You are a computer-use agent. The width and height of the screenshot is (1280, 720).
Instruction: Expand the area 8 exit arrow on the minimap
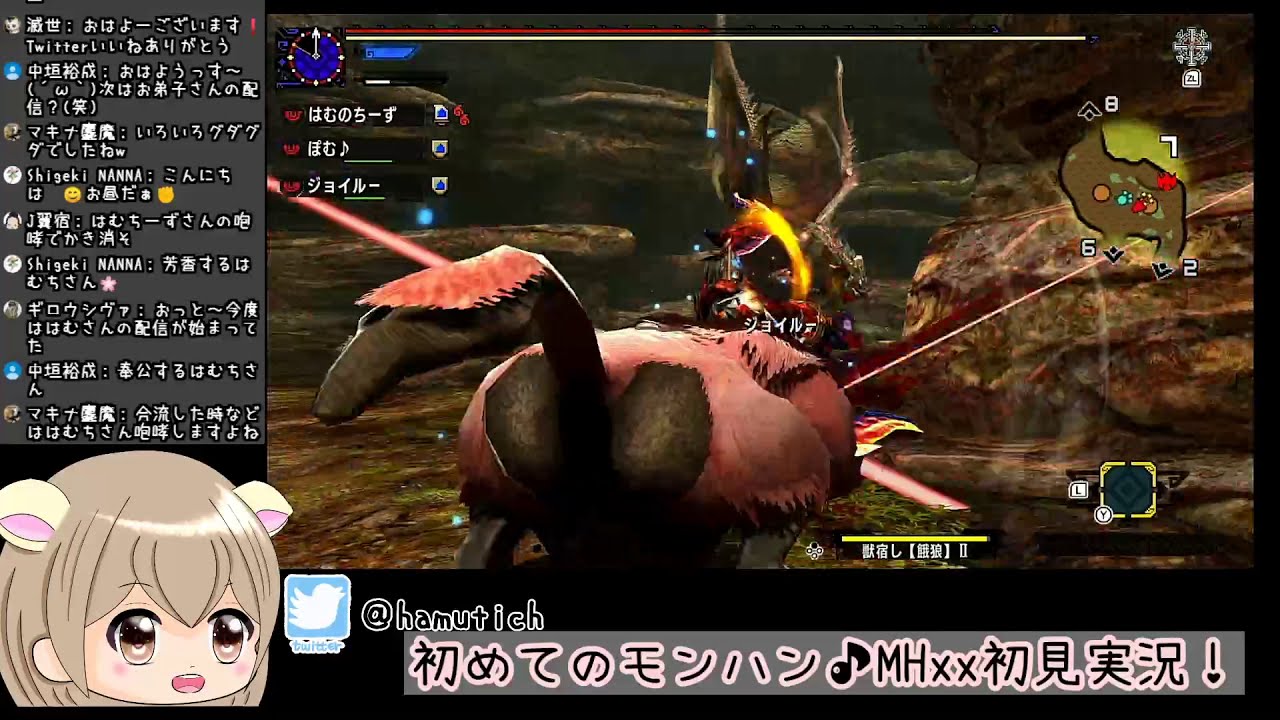[x=1089, y=111]
